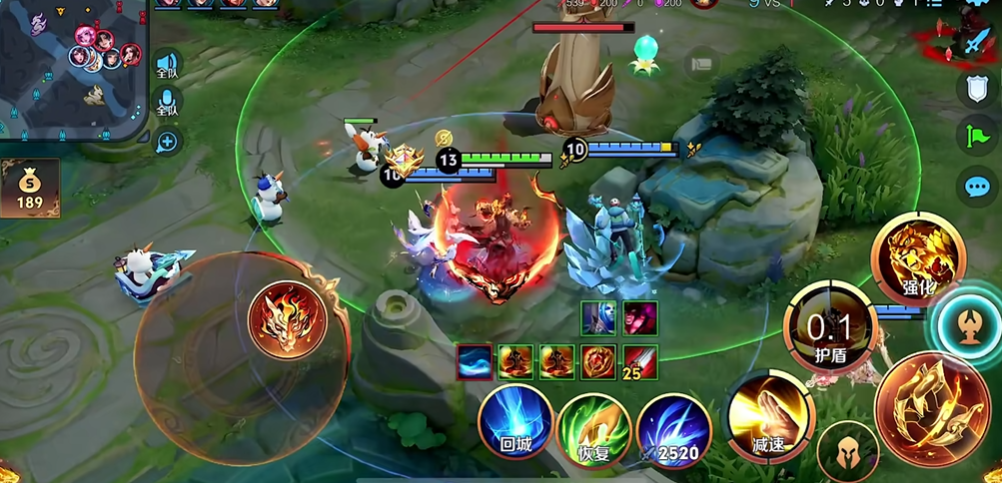Open the minimap

[x=72, y=68]
